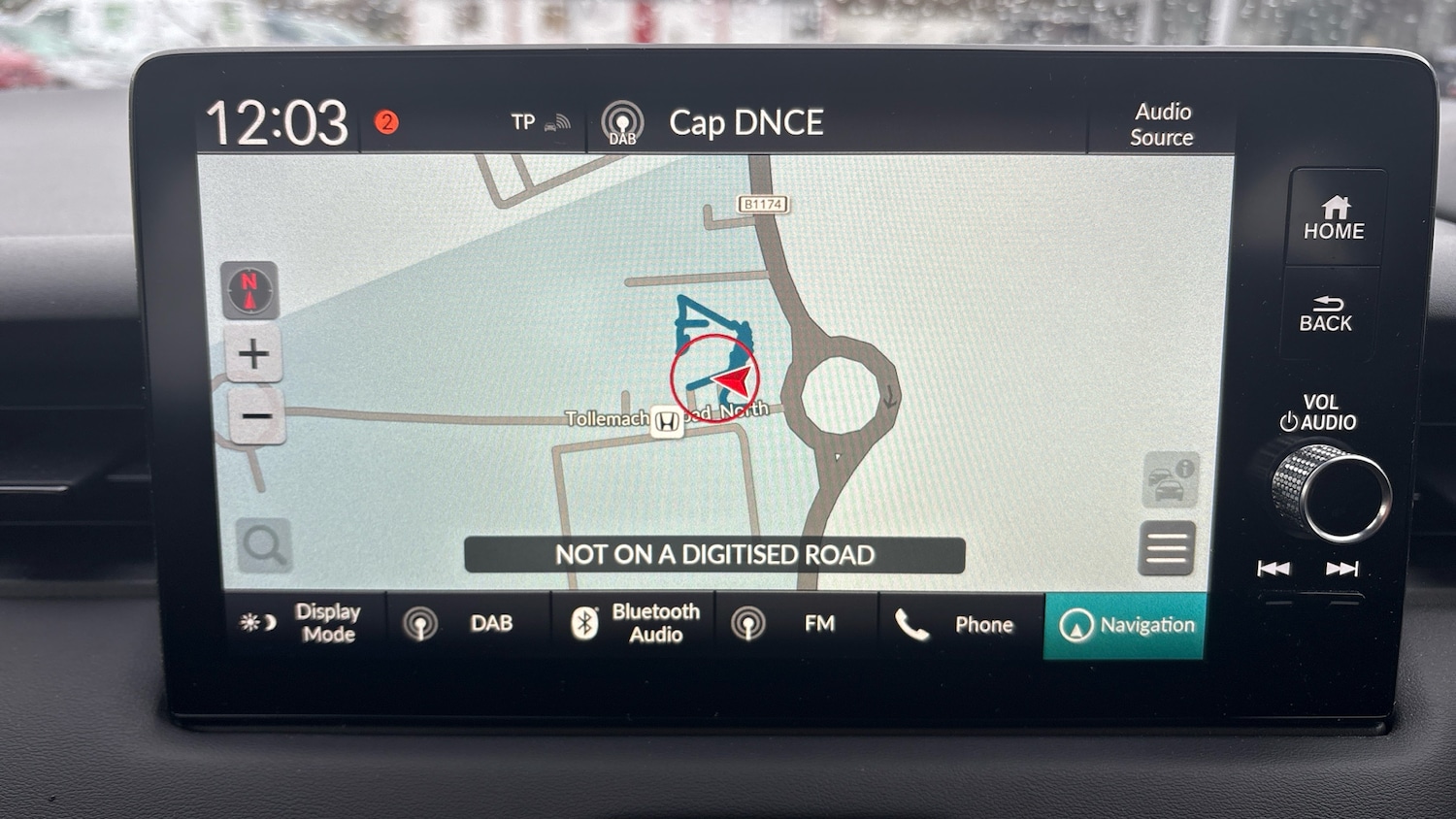1456x819 pixels.
Task: Open the Audio Source selector
Action: point(1161,124)
